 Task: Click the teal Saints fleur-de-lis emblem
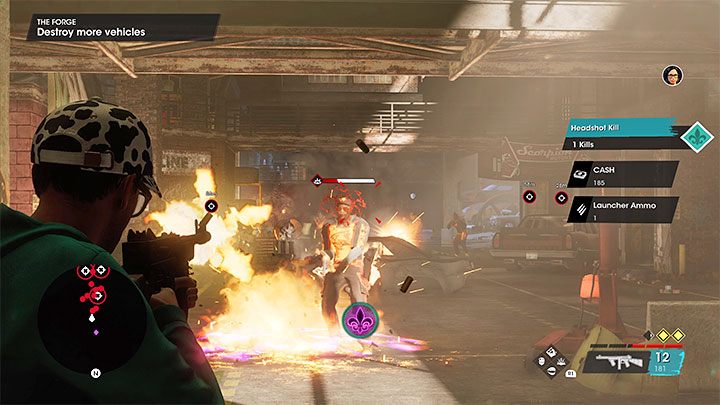pyautogui.click(x=696, y=137)
